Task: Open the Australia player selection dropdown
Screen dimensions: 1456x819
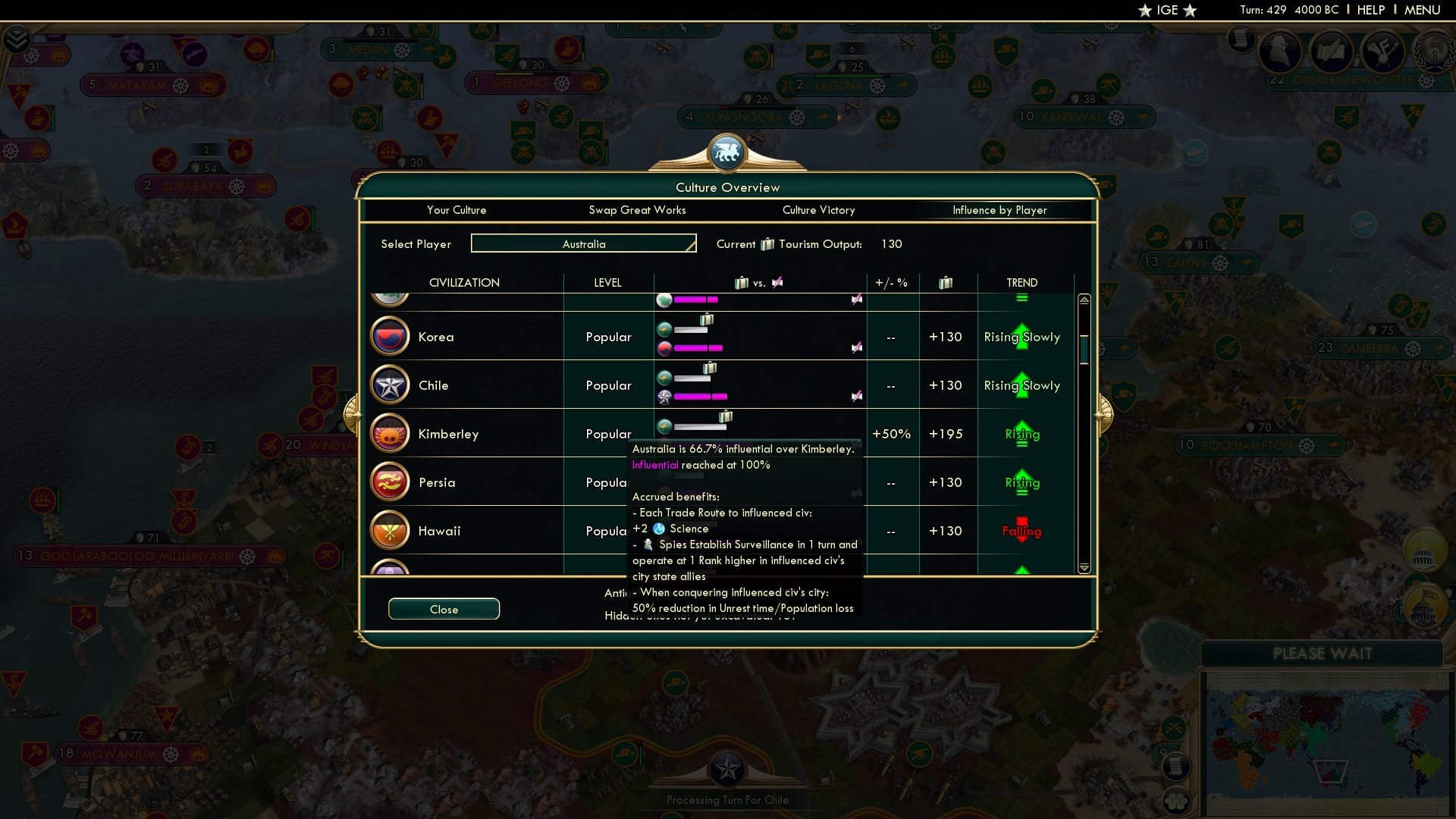Action: pos(583,243)
